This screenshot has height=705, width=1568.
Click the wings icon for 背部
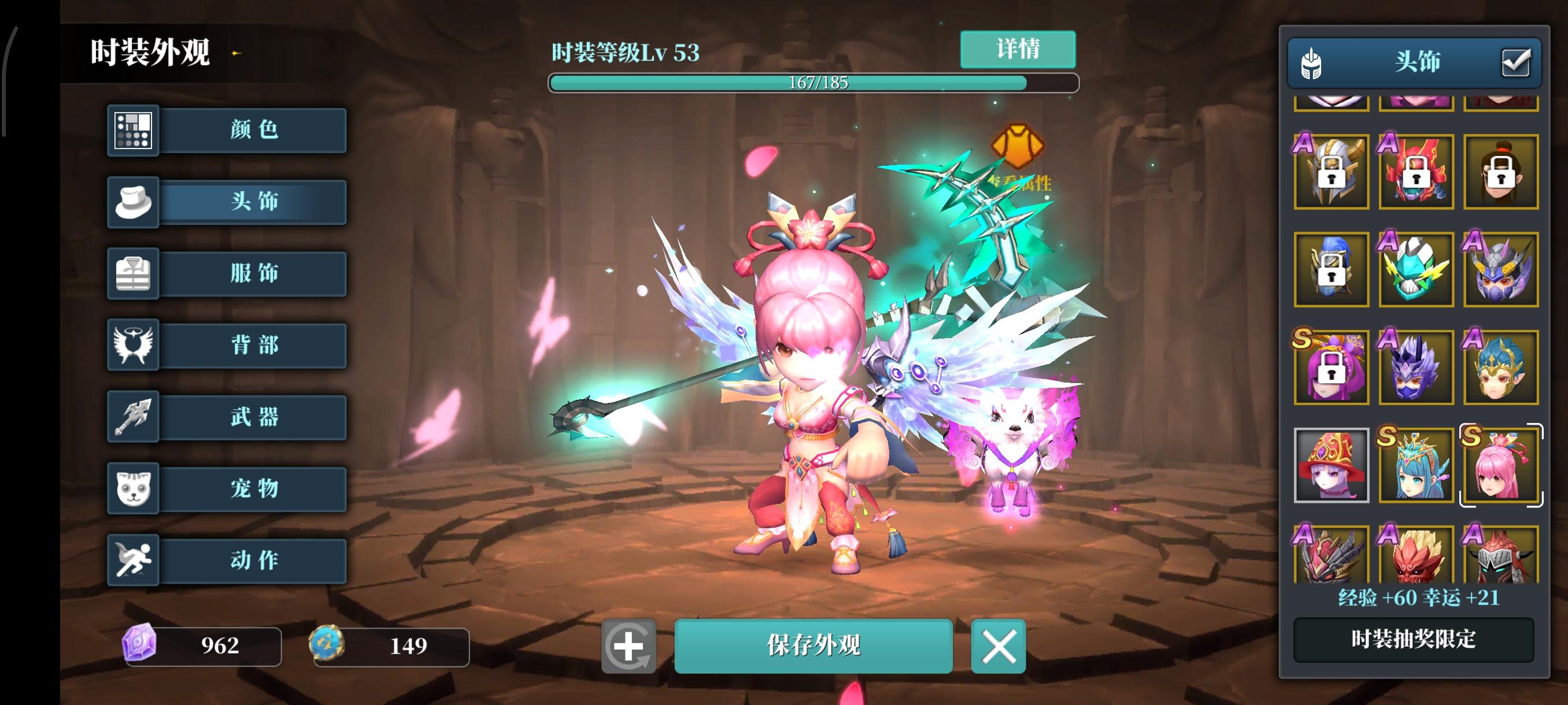(x=134, y=345)
